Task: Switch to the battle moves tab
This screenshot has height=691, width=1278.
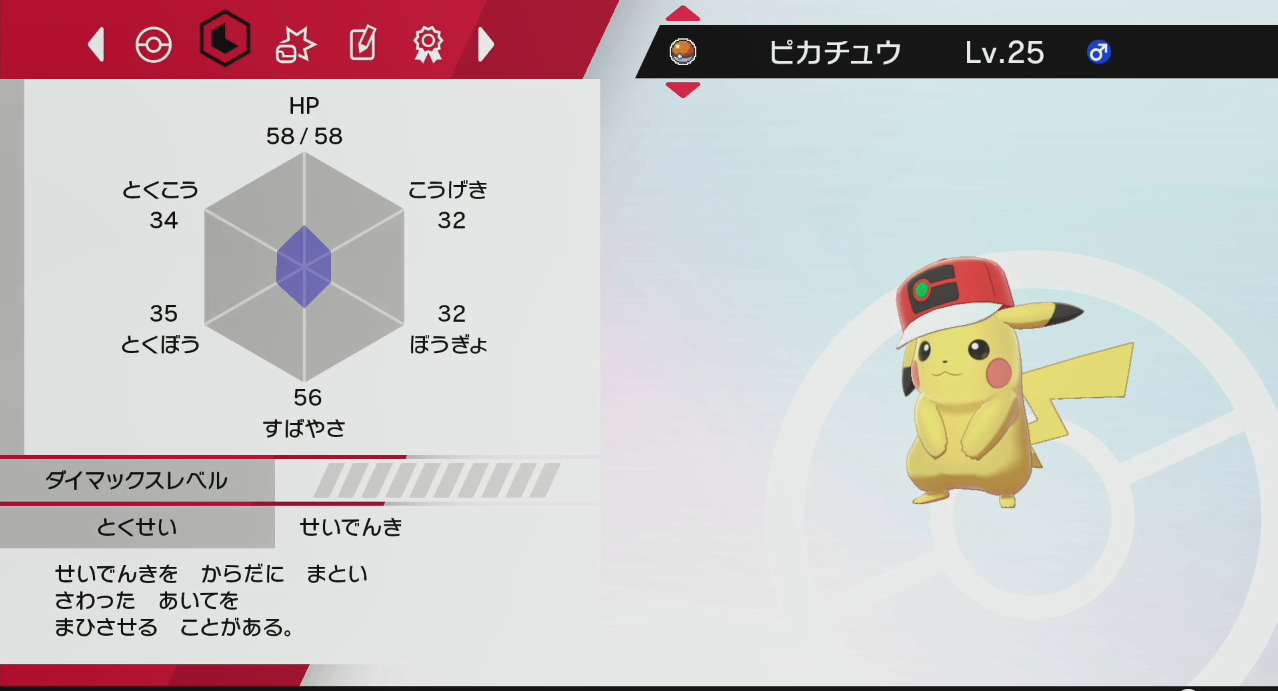Action: [295, 44]
